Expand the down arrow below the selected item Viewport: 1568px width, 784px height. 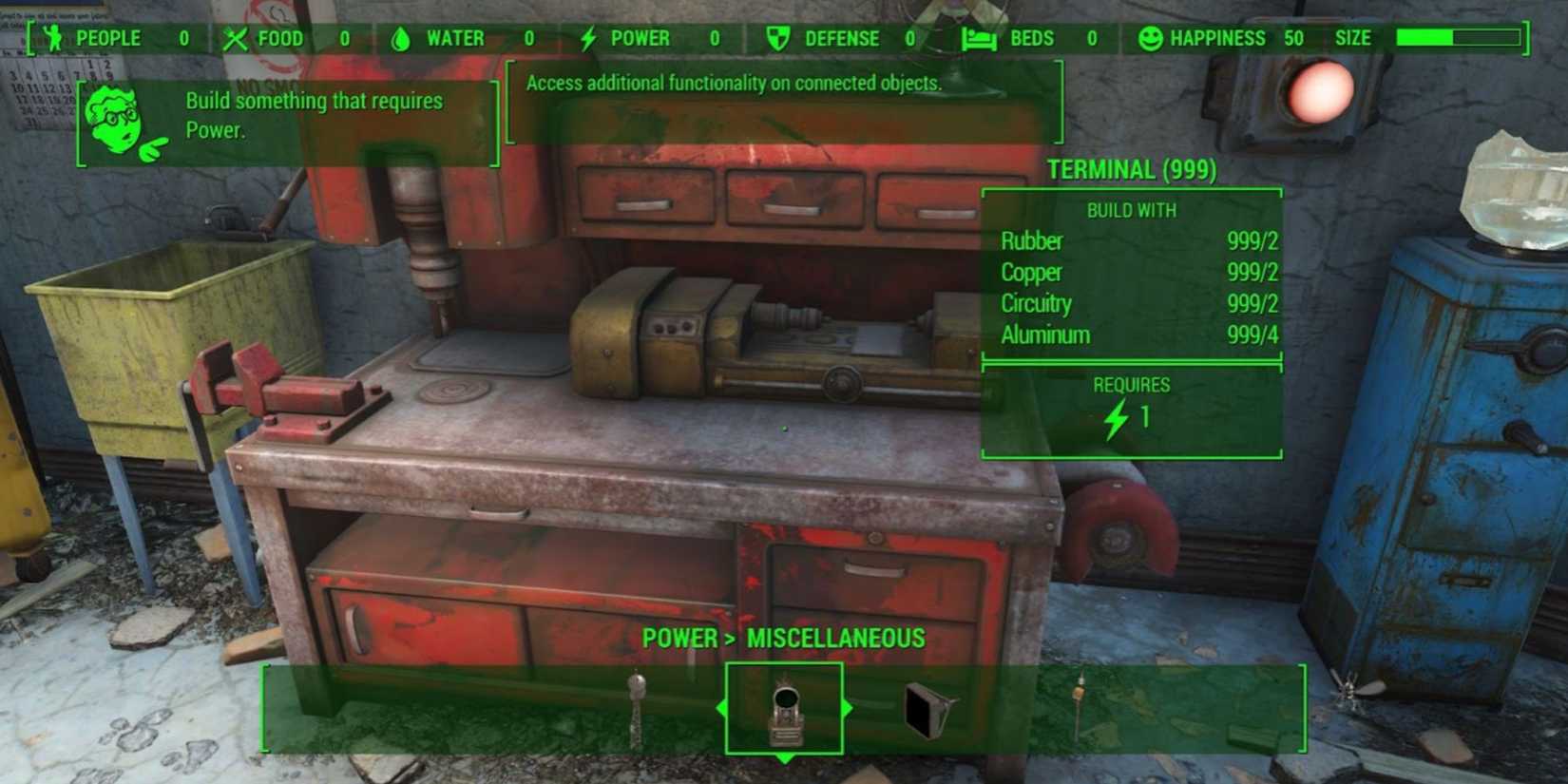click(x=784, y=758)
